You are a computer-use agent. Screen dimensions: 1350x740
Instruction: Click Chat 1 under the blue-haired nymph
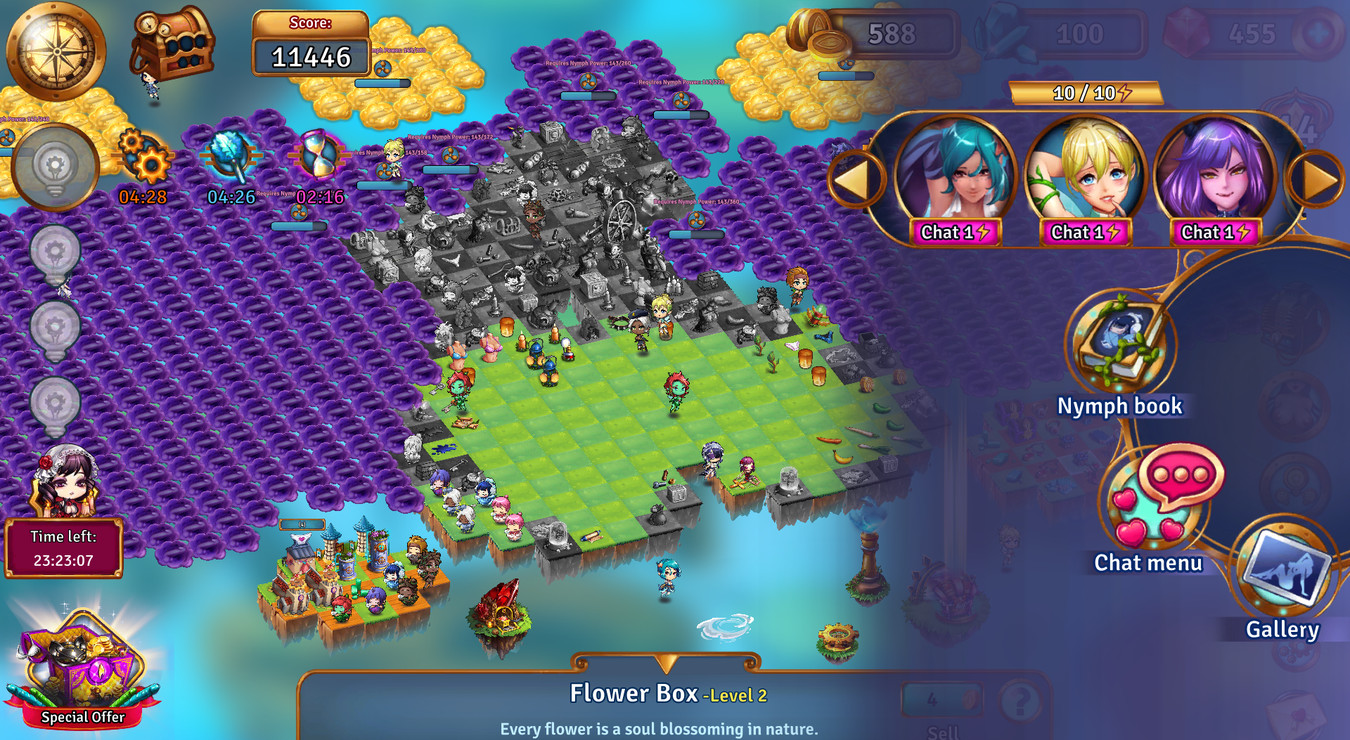953,232
